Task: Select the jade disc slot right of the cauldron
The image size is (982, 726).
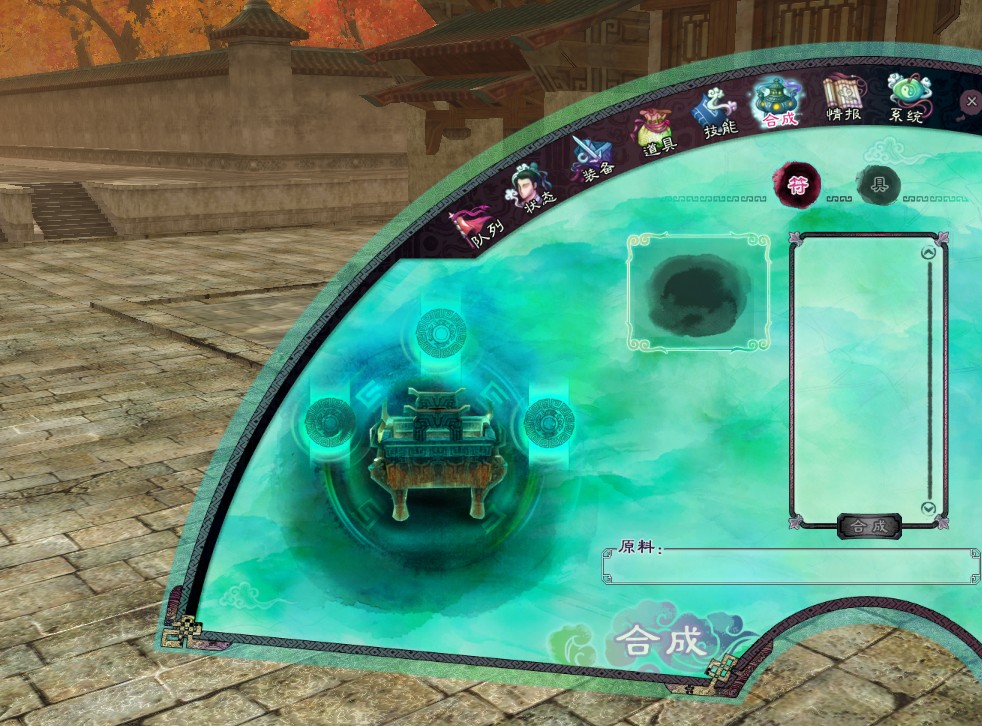Action: click(549, 421)
